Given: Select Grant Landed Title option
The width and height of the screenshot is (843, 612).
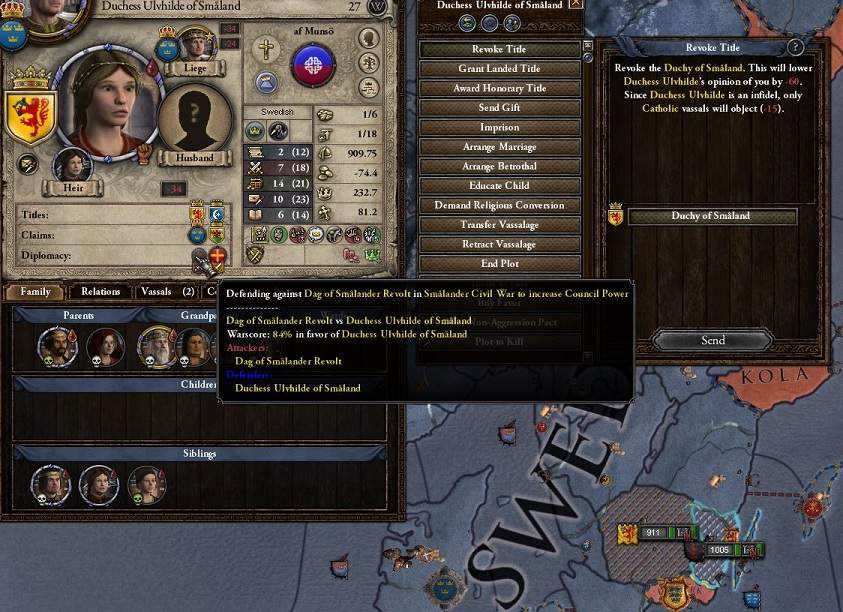Looking at the screenshot, I should pyautogui.click(x=499, y=69).
